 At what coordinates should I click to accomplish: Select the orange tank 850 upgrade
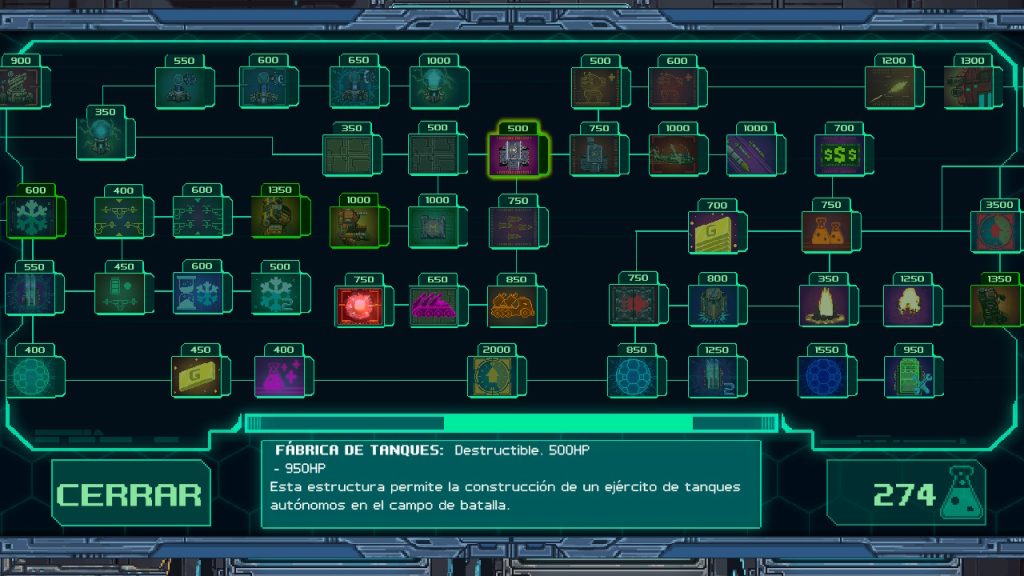pos(516,305)
